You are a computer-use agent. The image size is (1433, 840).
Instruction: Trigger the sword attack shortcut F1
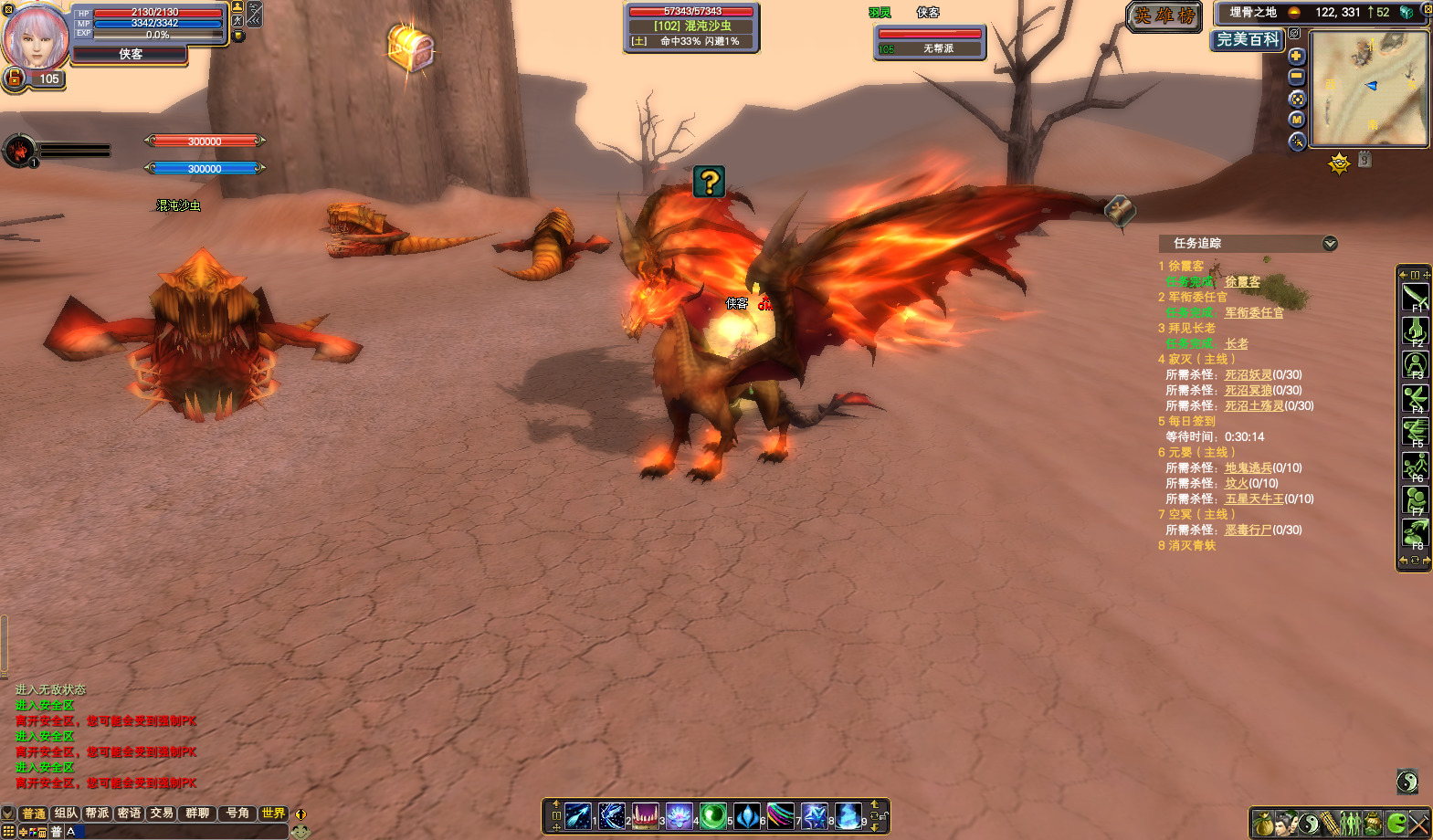tap(1415, 297)
